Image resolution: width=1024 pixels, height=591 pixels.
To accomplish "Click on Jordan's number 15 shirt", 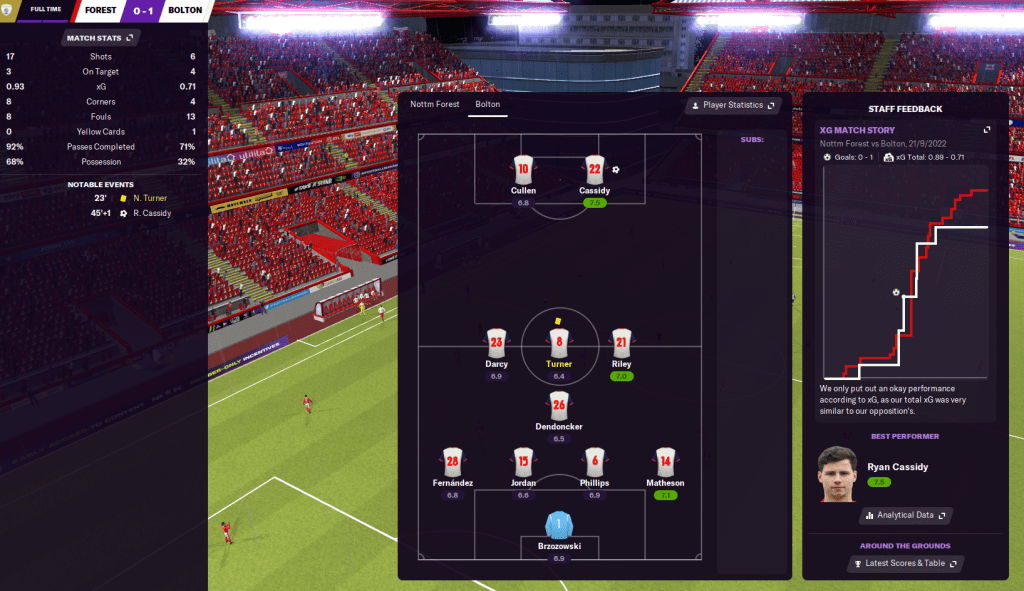I will point(523,461).
